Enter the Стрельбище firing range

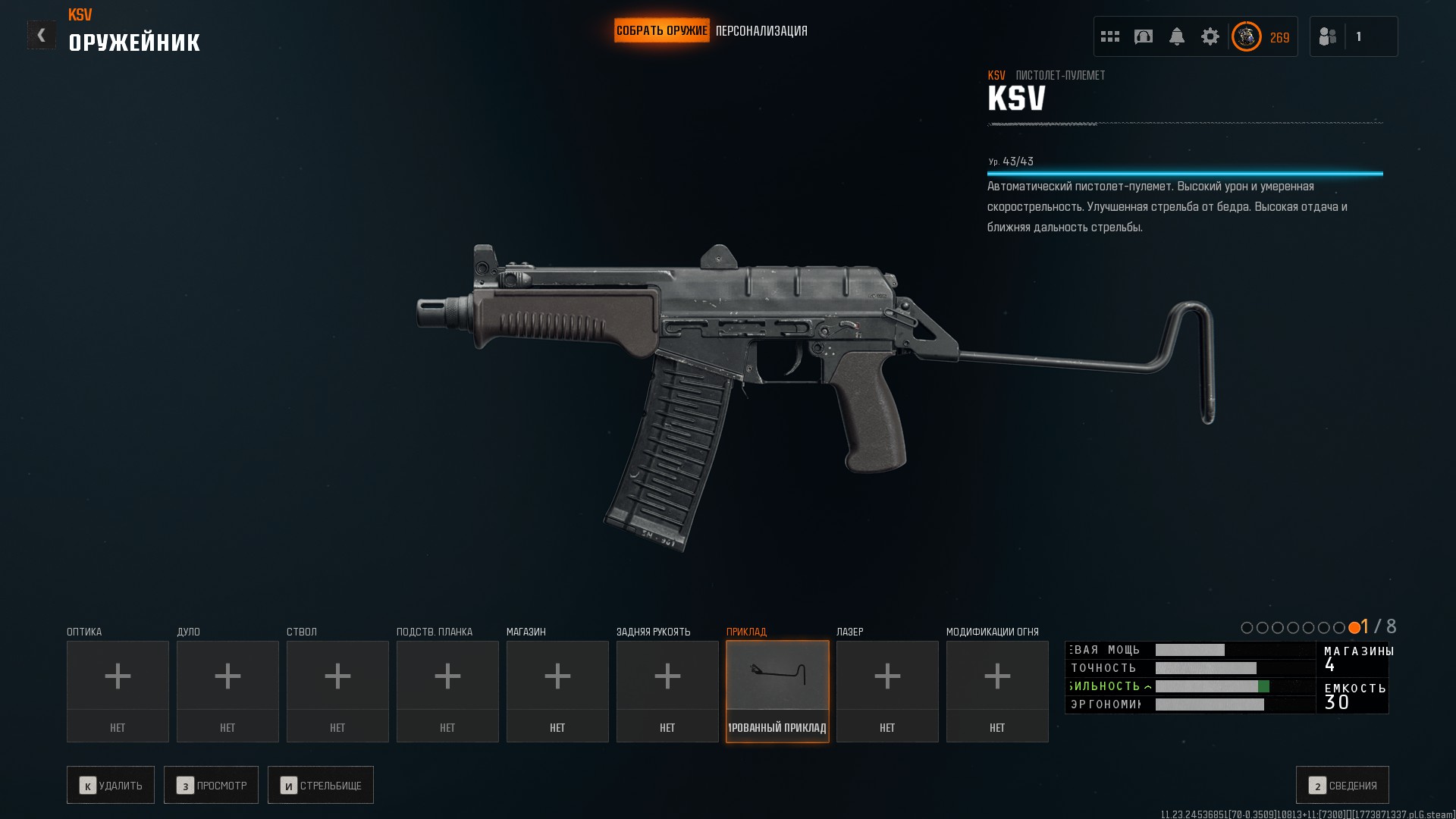(320, 785)
